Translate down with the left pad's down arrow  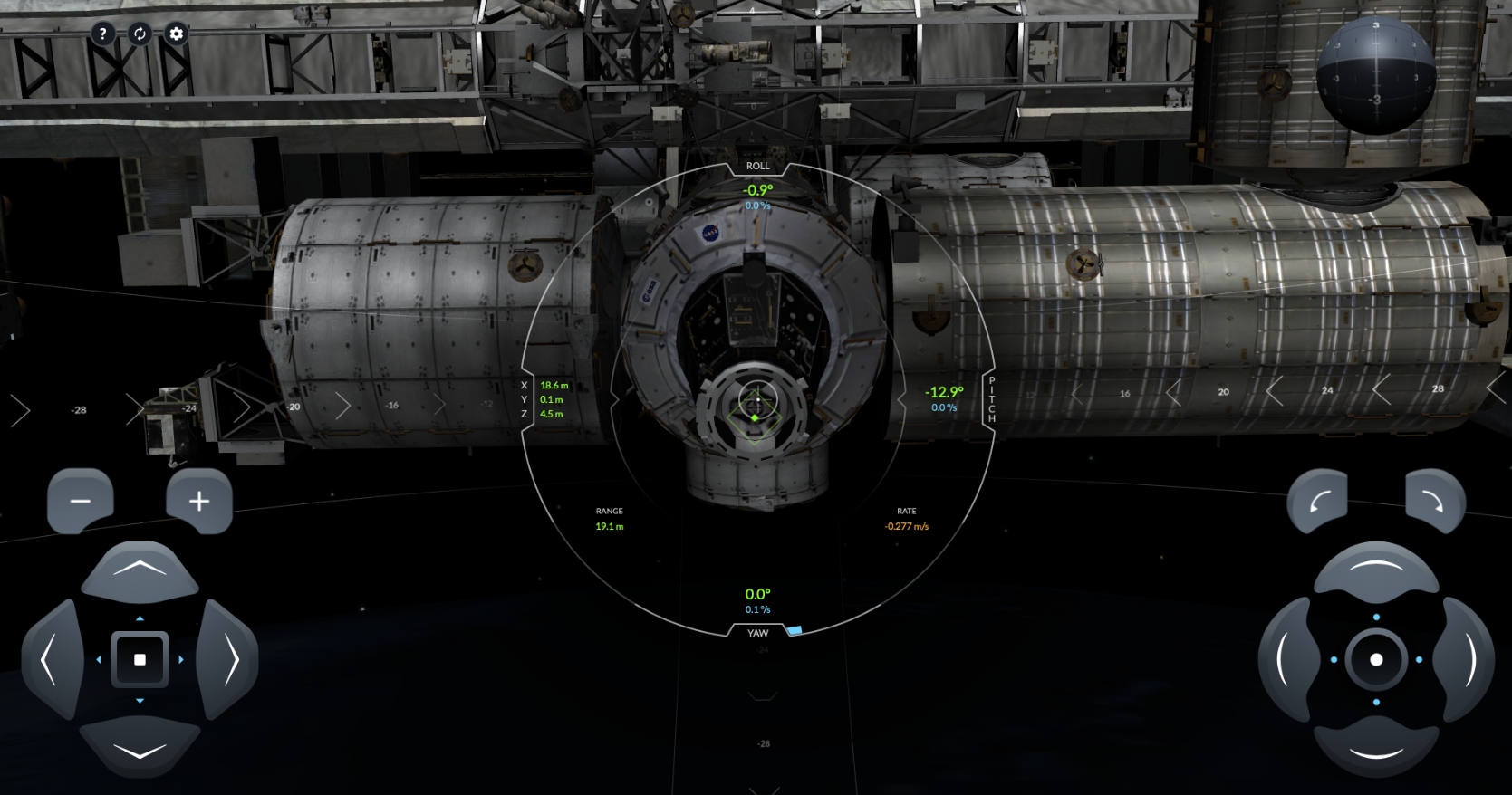(x=140, y=750)
